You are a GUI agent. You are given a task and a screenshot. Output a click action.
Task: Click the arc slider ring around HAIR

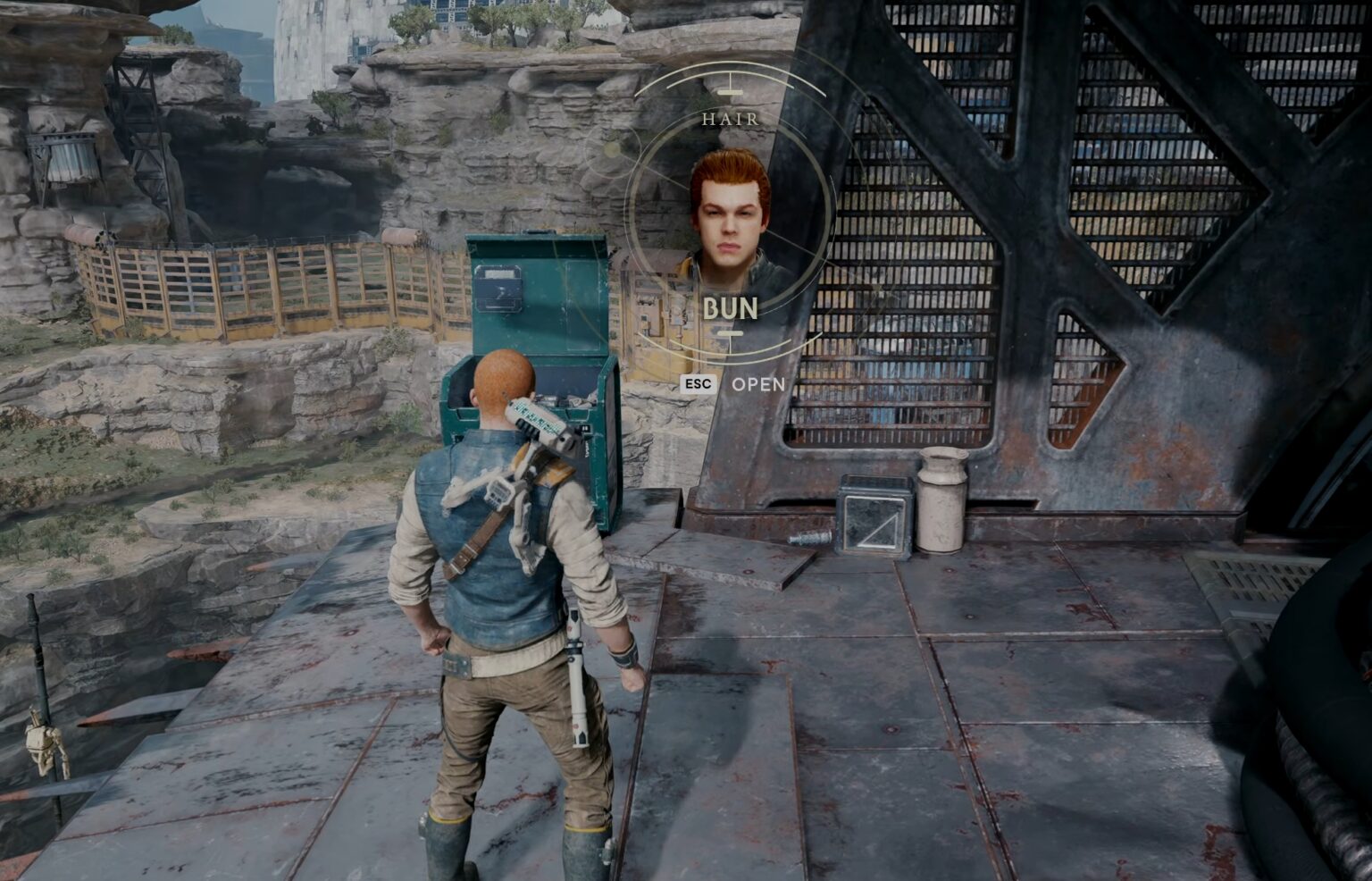pyautogui.click(x=677, y=82)
